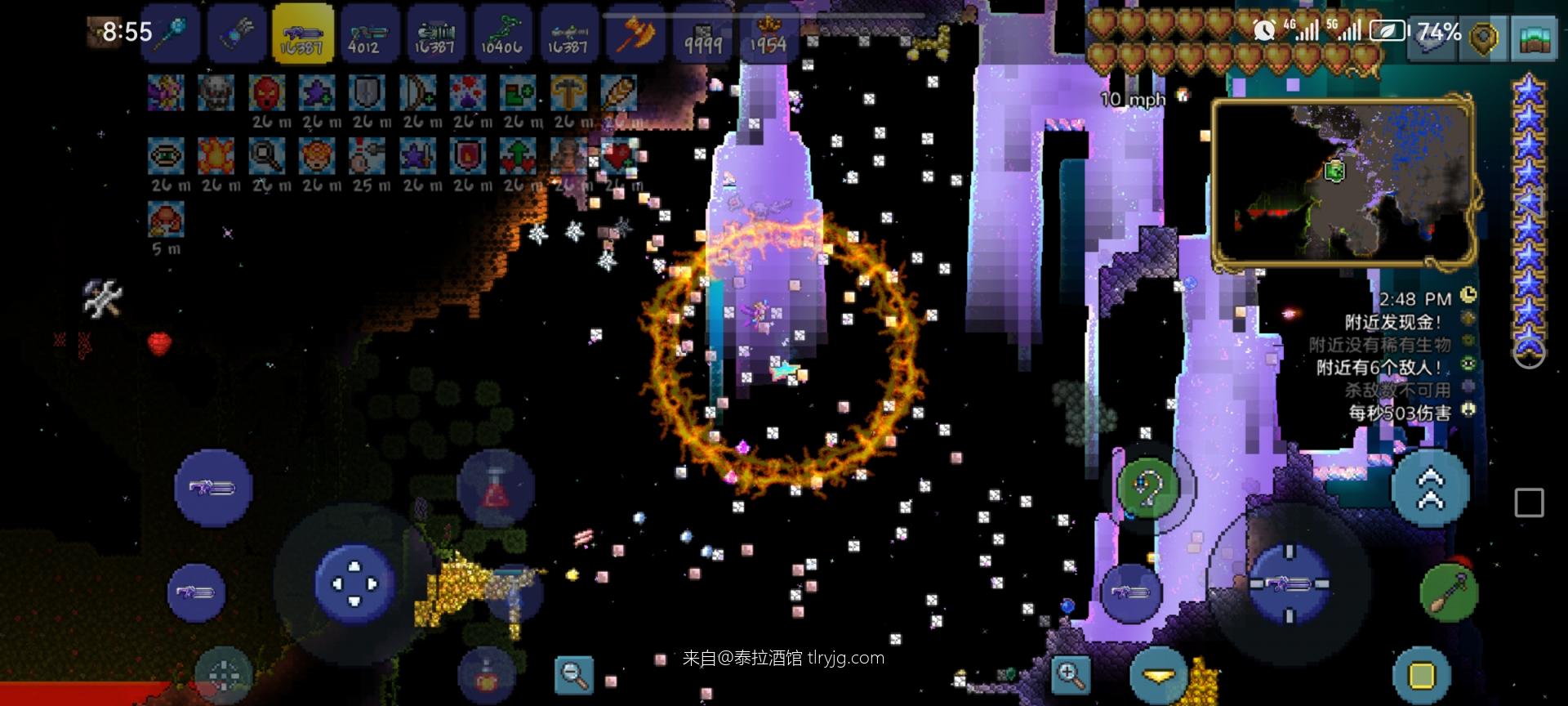This screenshot has width=1568, height=706.
Task: Open settings with the wrench and hammer icon
Action: (103, 297)
